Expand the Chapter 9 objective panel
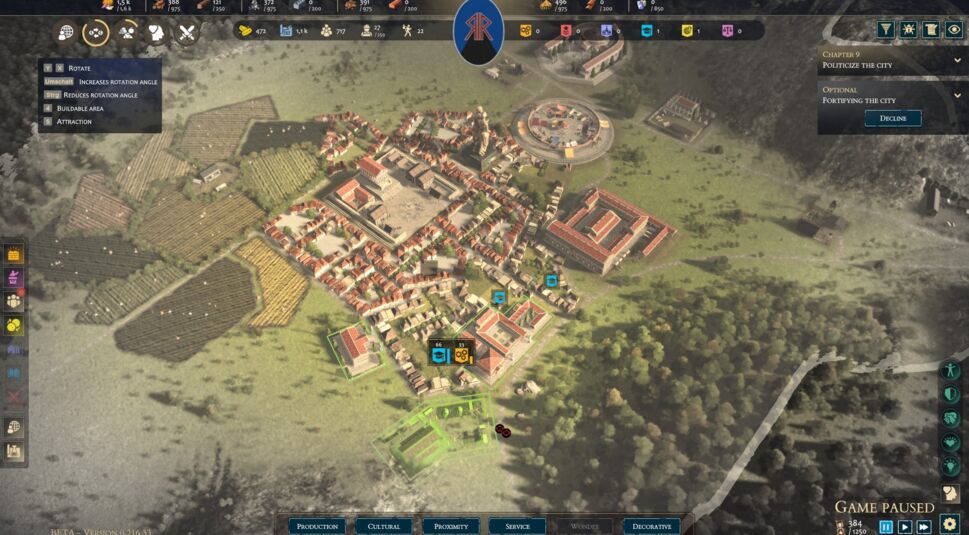The image size is (969, 535). pos(958,59)
